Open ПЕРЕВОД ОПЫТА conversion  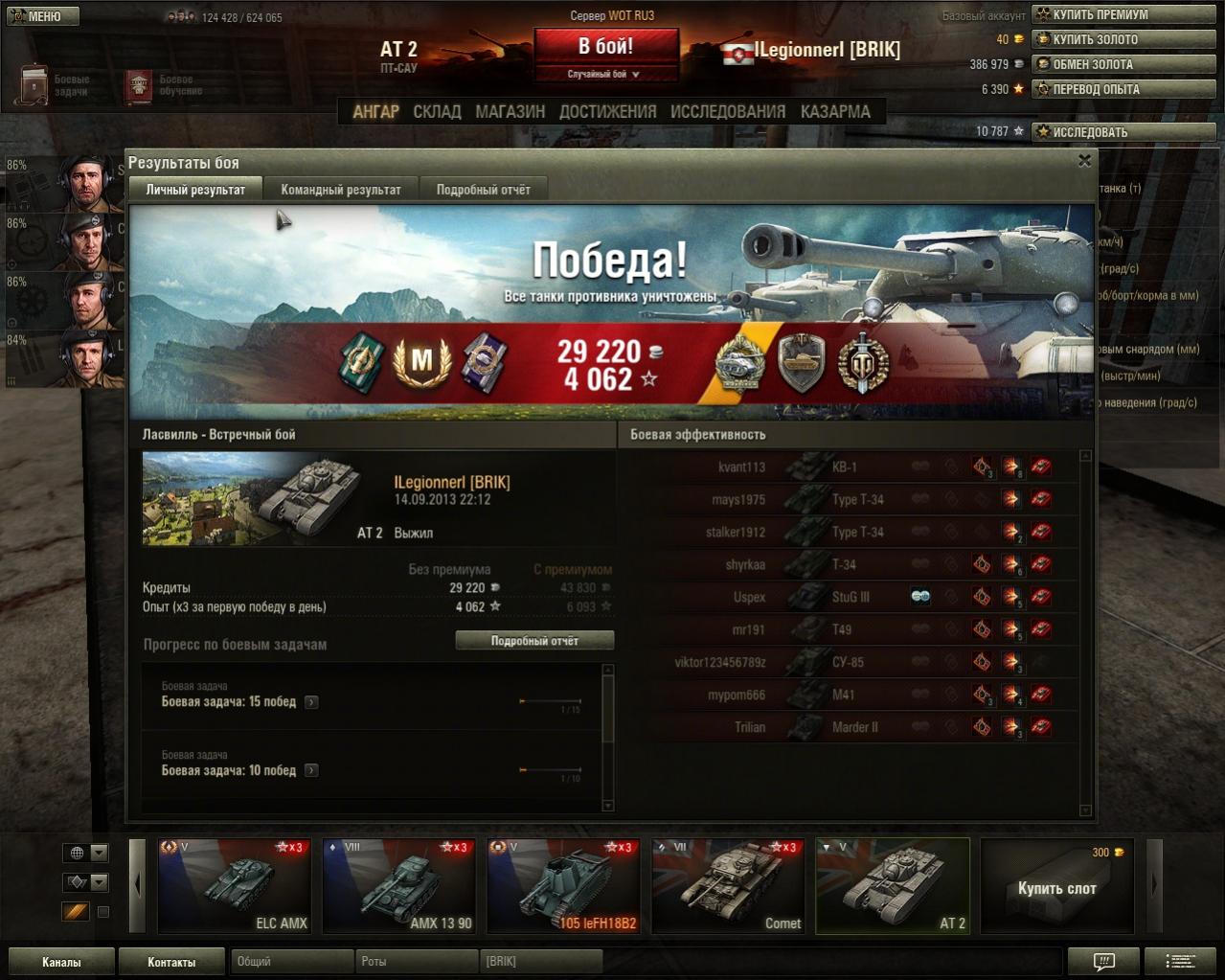pyautogui.click(x=1123, y=89)
